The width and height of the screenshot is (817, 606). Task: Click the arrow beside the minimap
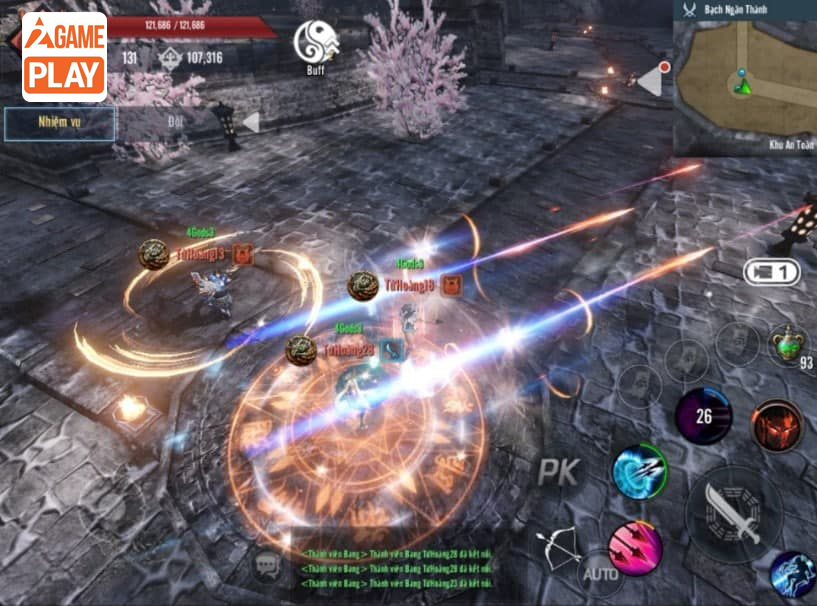click(651, 79)
